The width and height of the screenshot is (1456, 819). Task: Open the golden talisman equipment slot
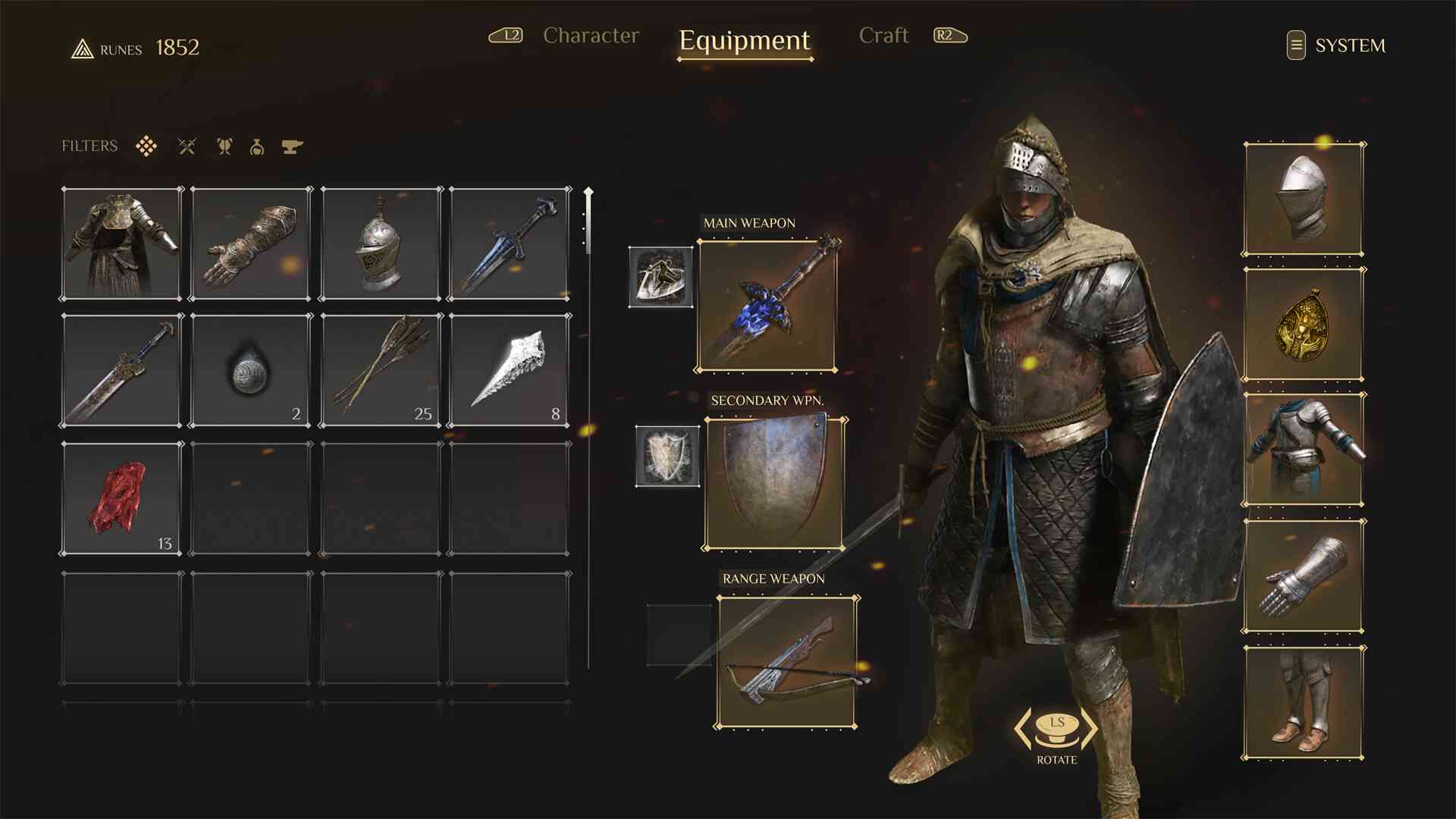pos(1303,325)
